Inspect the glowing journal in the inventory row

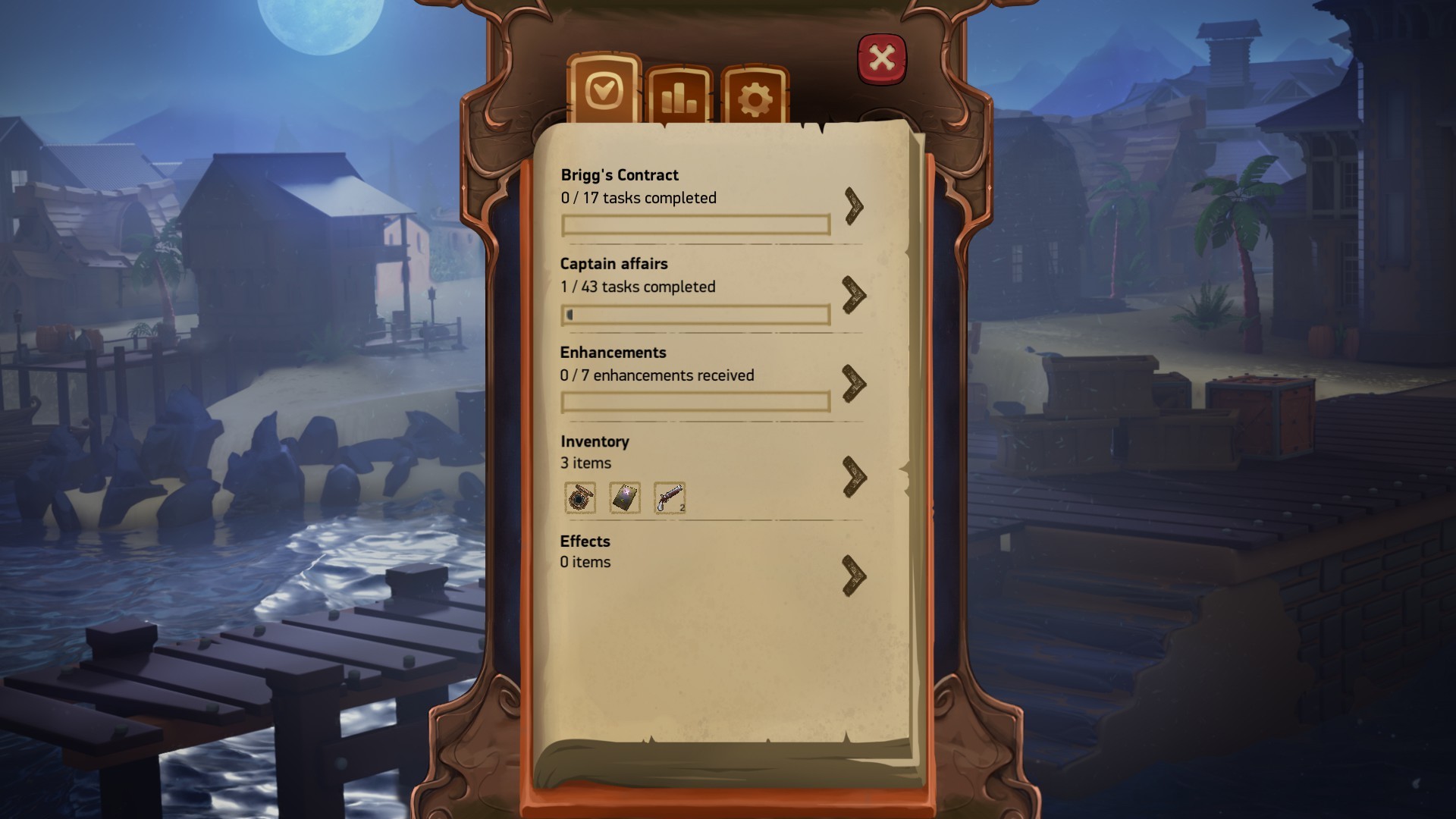coord(625,498)
